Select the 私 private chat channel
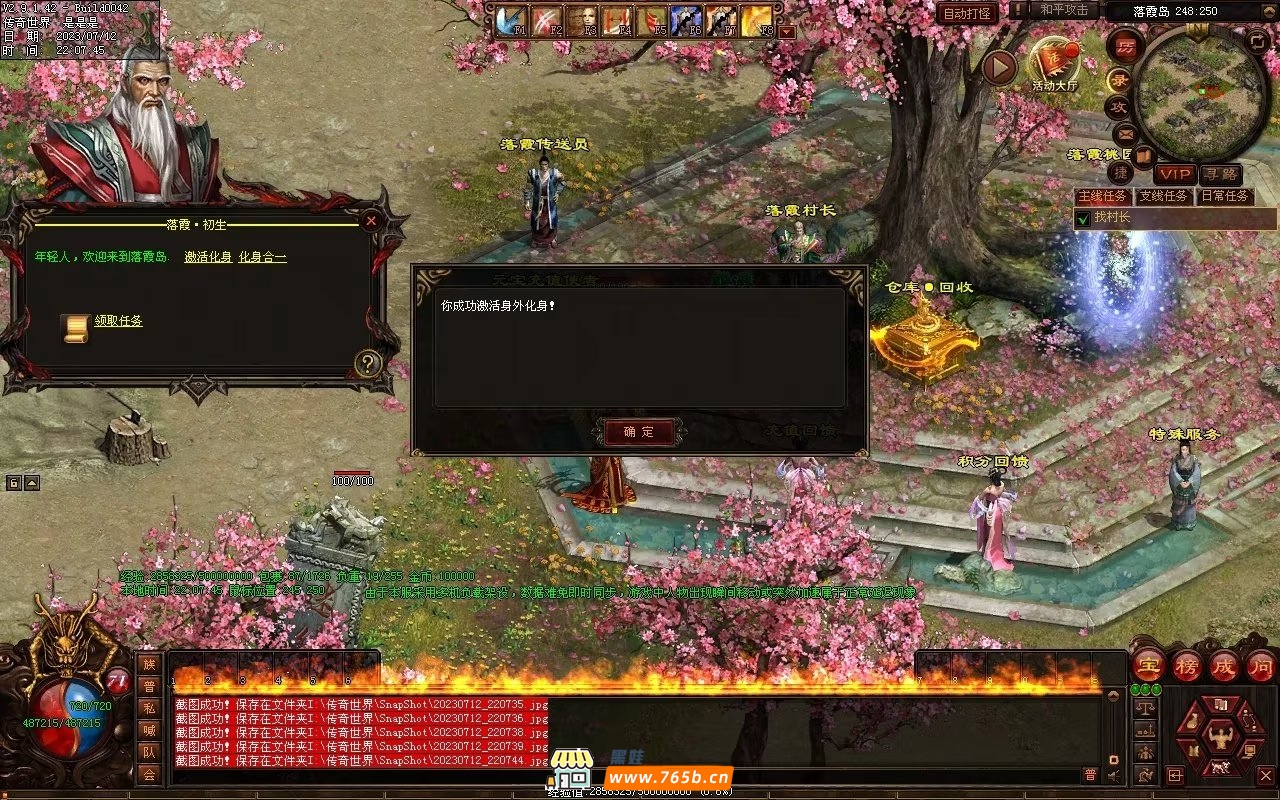1280x800 pixels. click(x=149, y=708)
